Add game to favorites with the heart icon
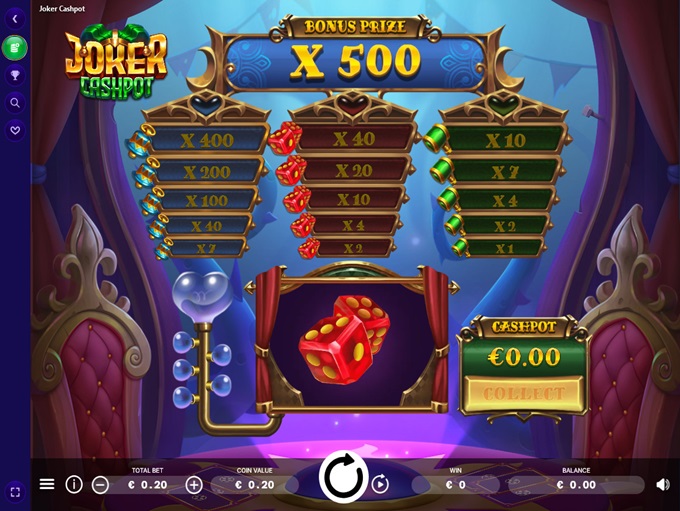Viewport: 680px width, 511px height. [15, 129]
